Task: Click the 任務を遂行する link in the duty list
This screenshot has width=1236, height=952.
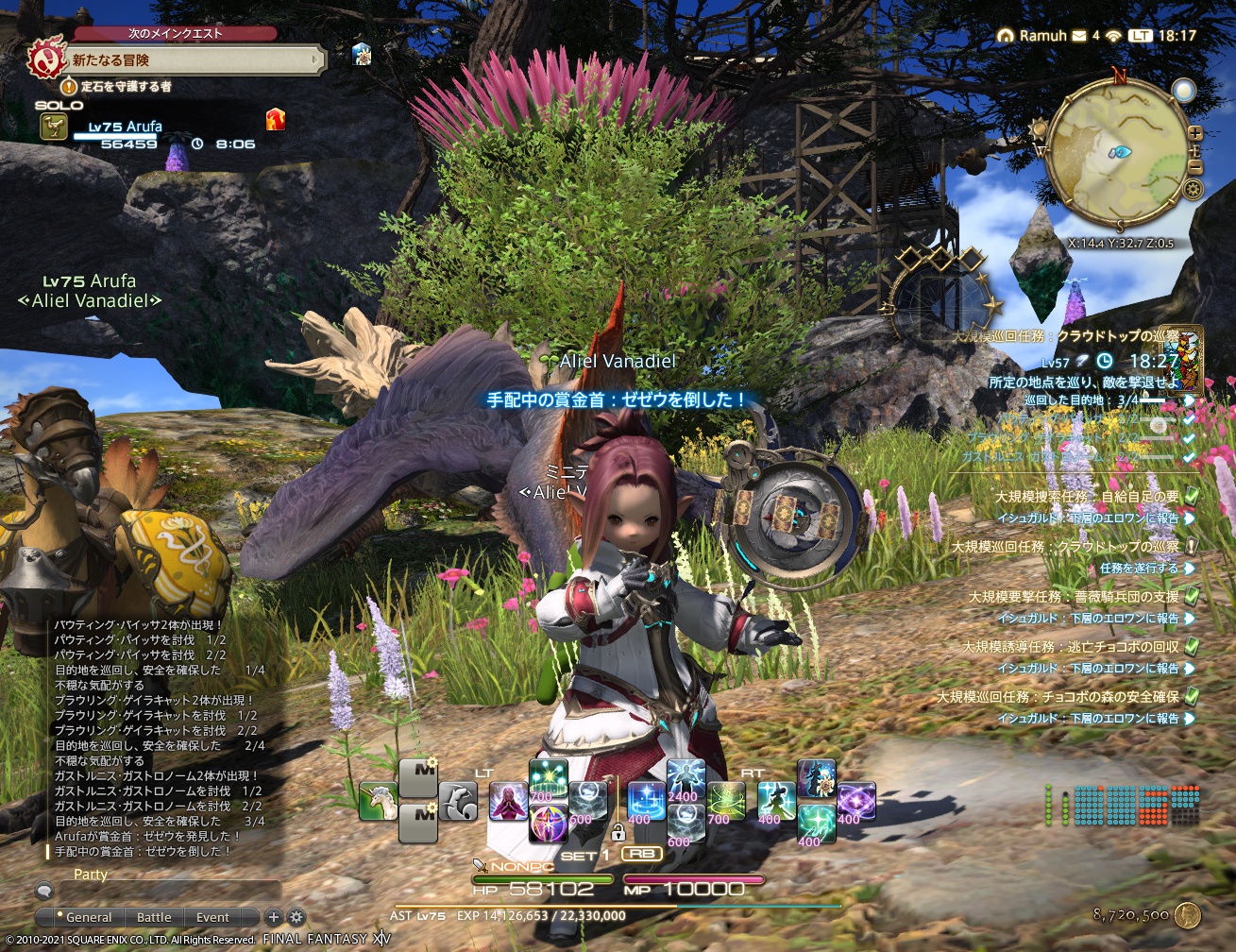Action: pos(1139,569)
